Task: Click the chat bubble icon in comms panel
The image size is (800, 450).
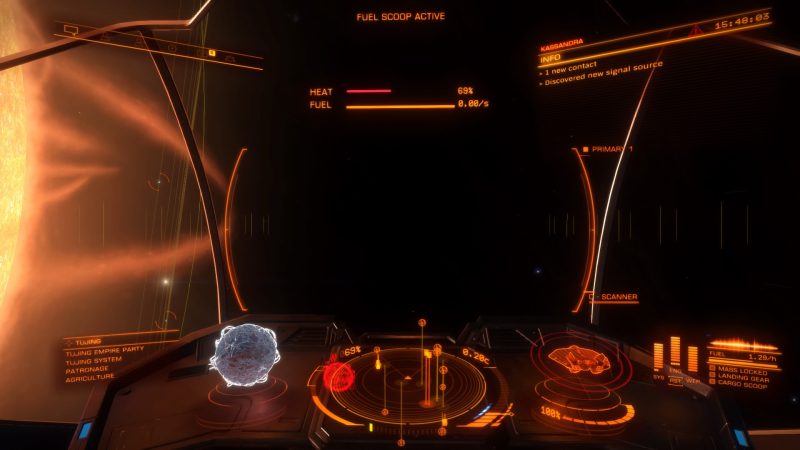Action: pos(72,31)
